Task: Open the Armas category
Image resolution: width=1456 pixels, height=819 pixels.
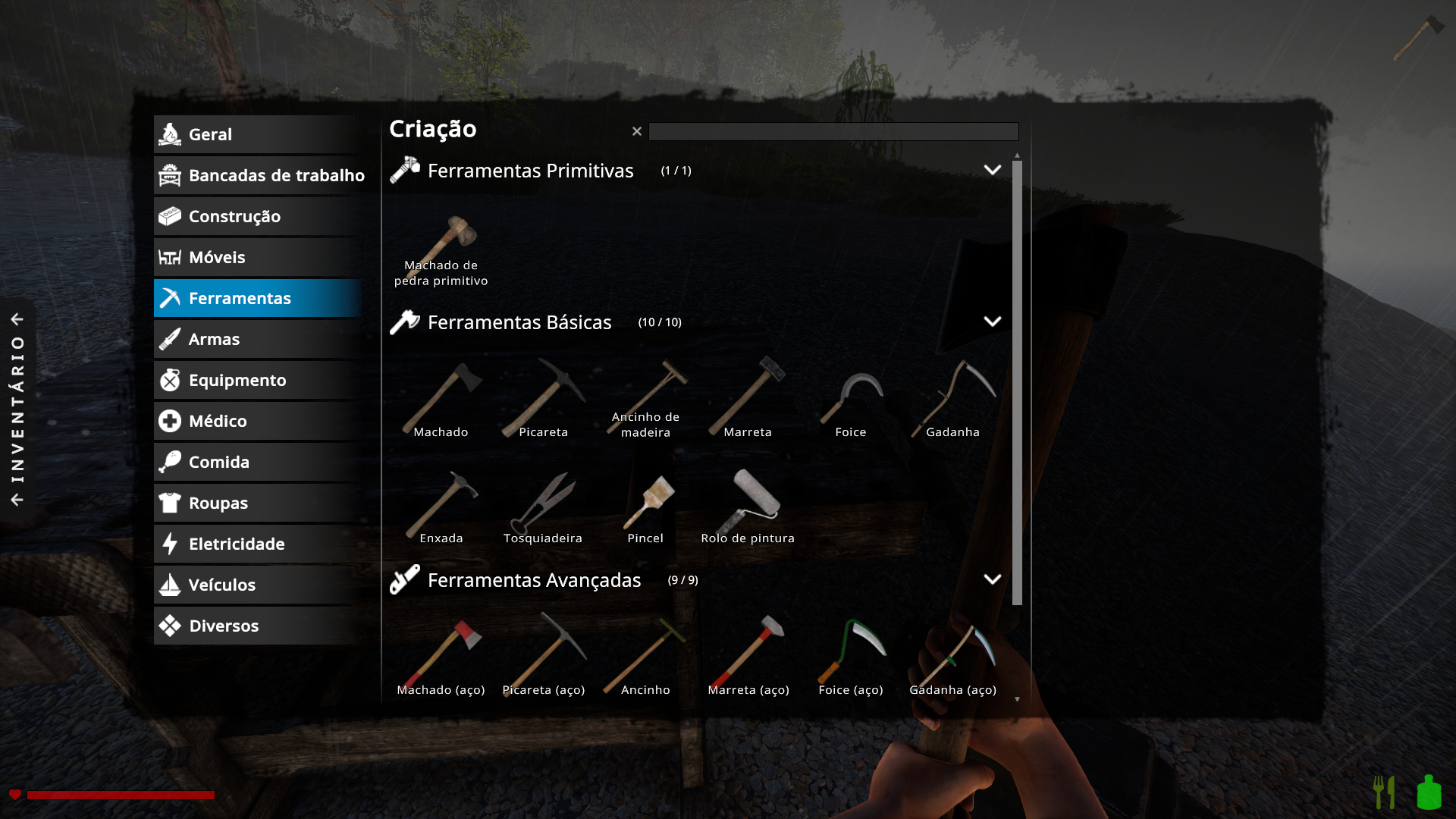Action: [x=256, y=340]
